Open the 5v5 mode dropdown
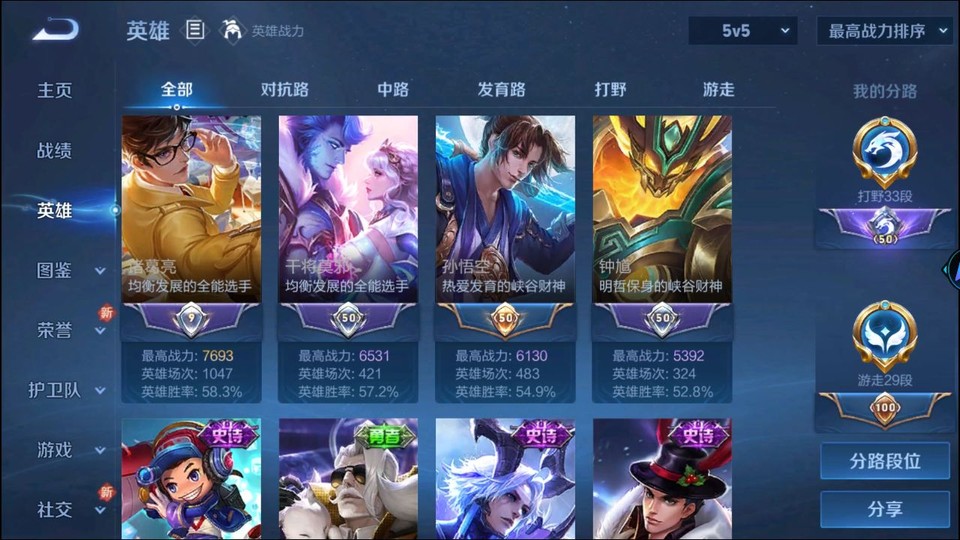The width and height of the screenshot is (960, 540). 742,31
